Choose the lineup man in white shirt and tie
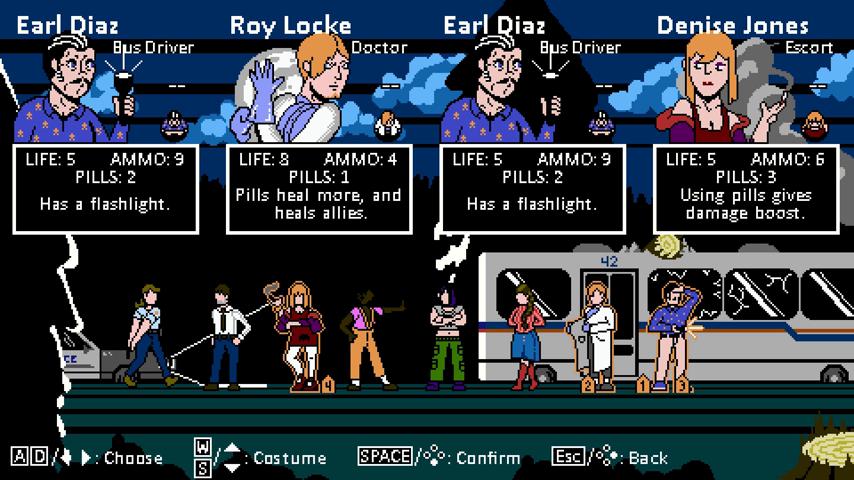 227,335
